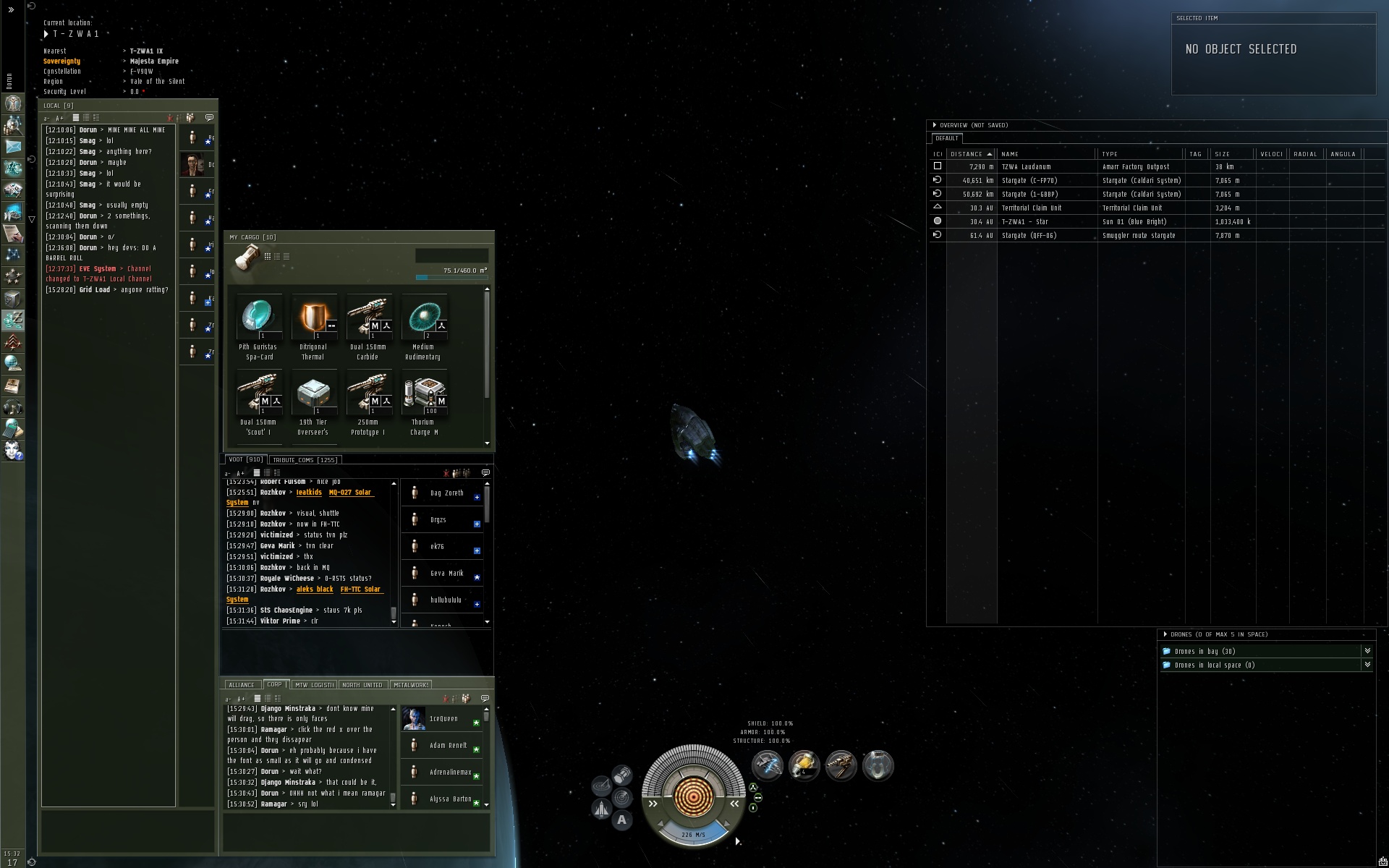Expand Drones in local space group
1389x868 pixels.
(1367, 665)
